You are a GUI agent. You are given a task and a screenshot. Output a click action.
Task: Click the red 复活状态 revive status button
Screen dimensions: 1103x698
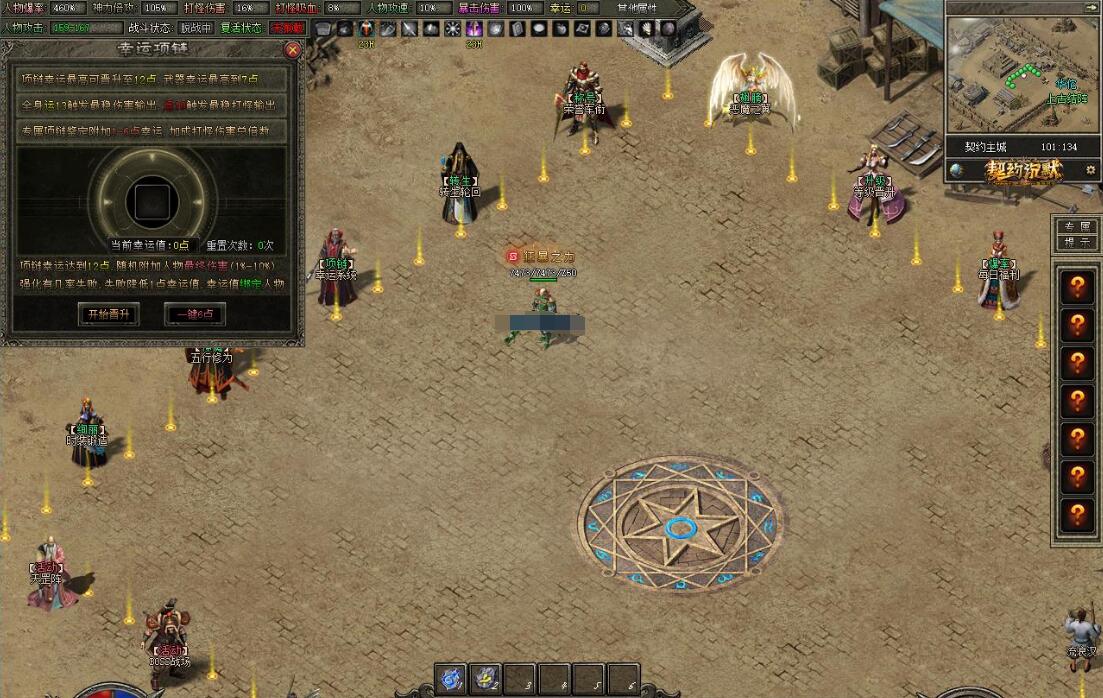point(288,28)
